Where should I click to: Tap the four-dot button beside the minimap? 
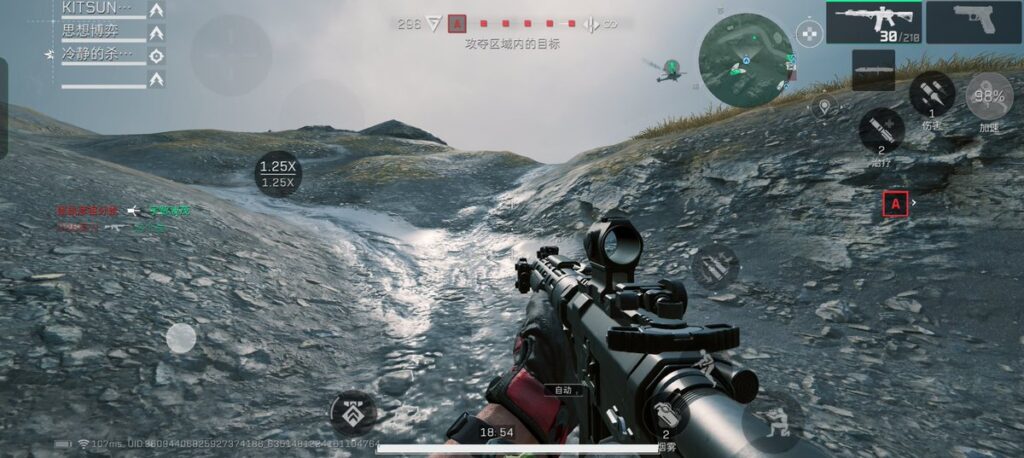(x=809, y=34)
